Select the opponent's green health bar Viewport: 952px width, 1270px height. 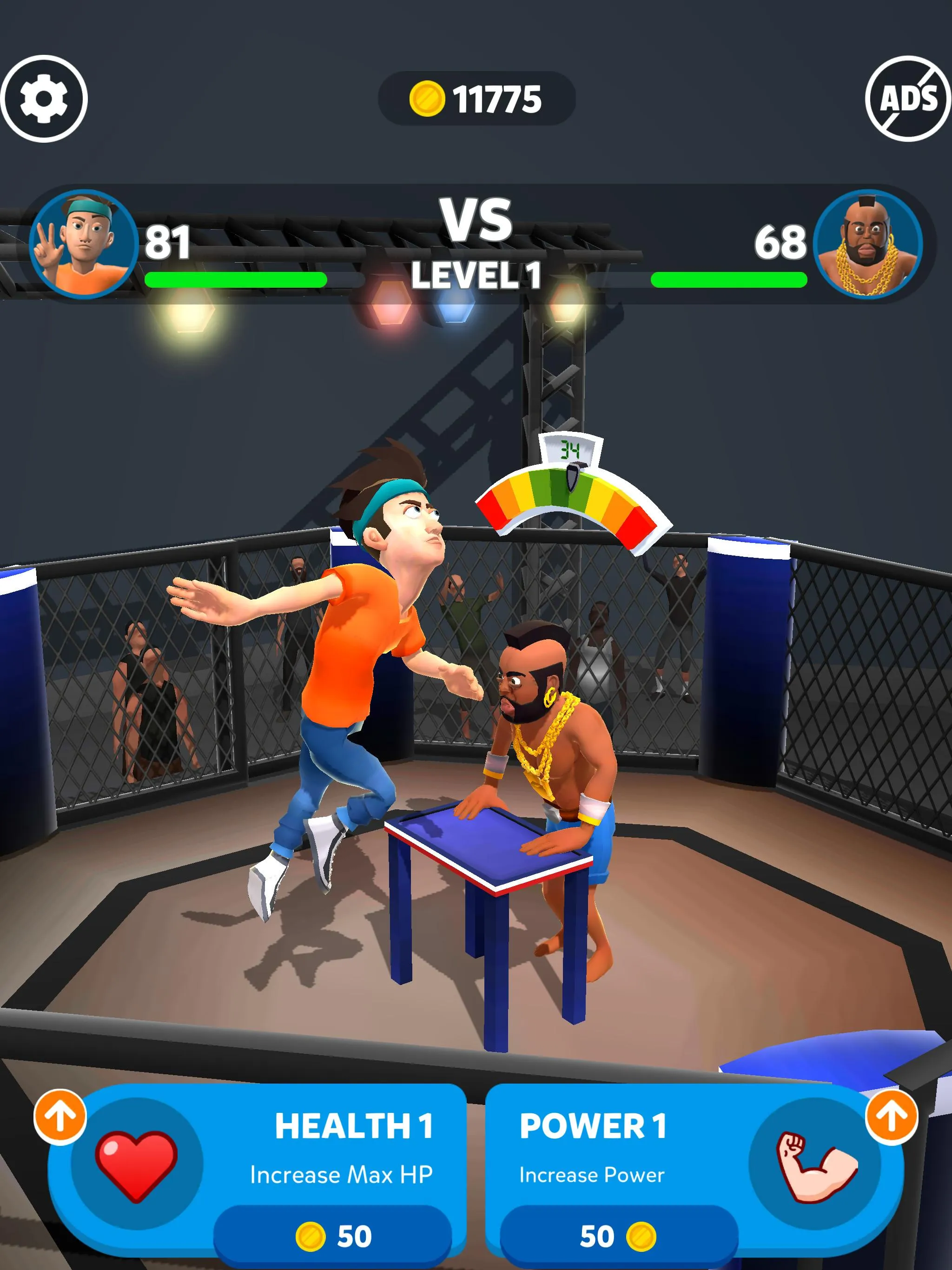pos(729,279)
